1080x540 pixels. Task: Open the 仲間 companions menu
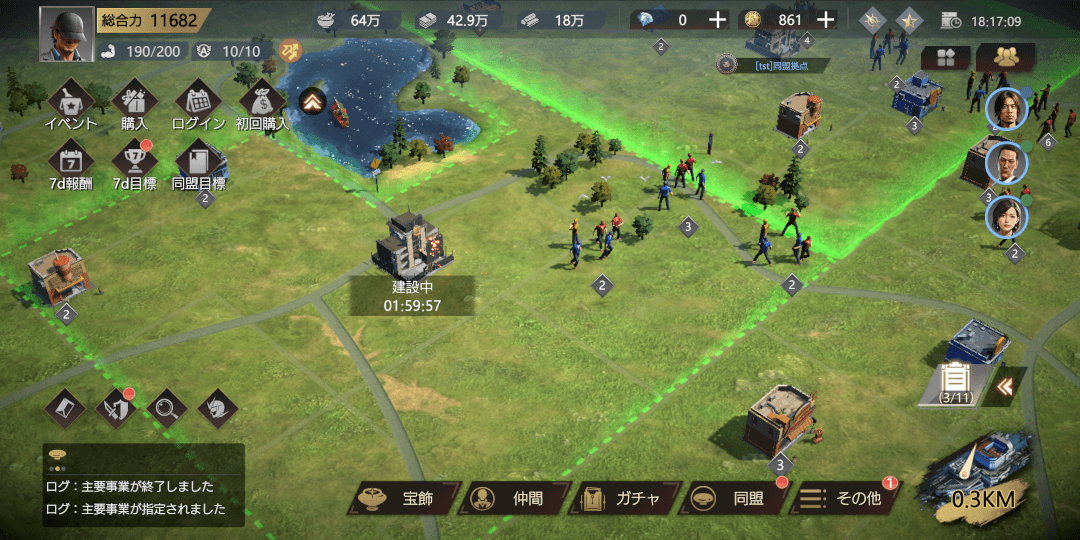[513, 498]
